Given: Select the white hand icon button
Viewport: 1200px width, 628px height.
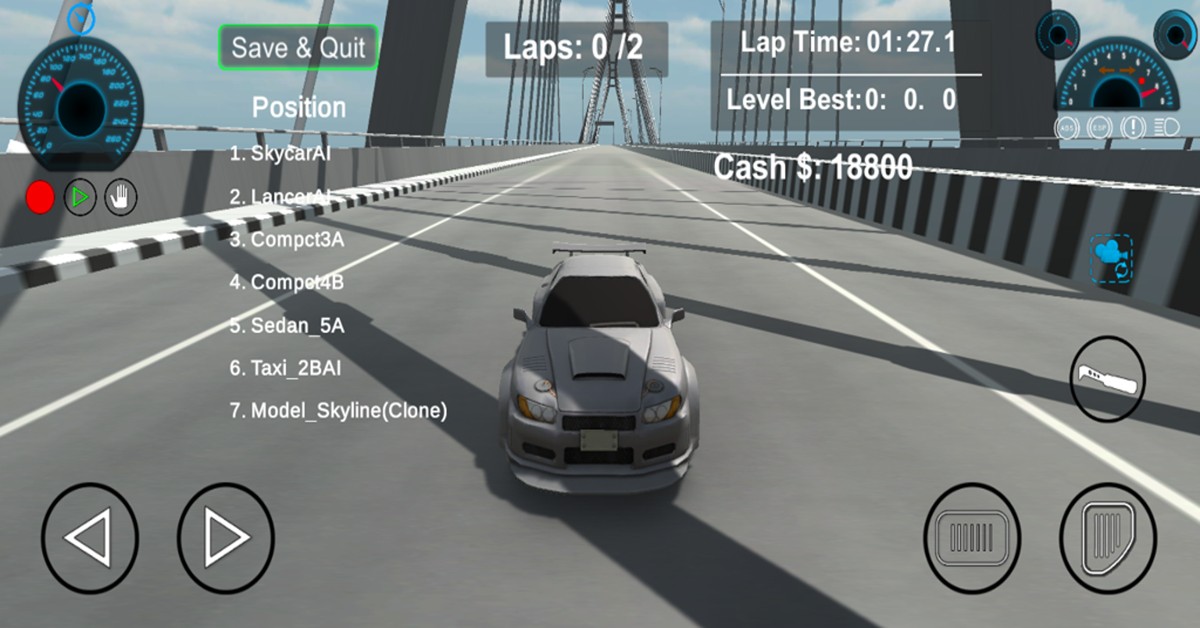Looking at the screenshot, I should [122, 198].
